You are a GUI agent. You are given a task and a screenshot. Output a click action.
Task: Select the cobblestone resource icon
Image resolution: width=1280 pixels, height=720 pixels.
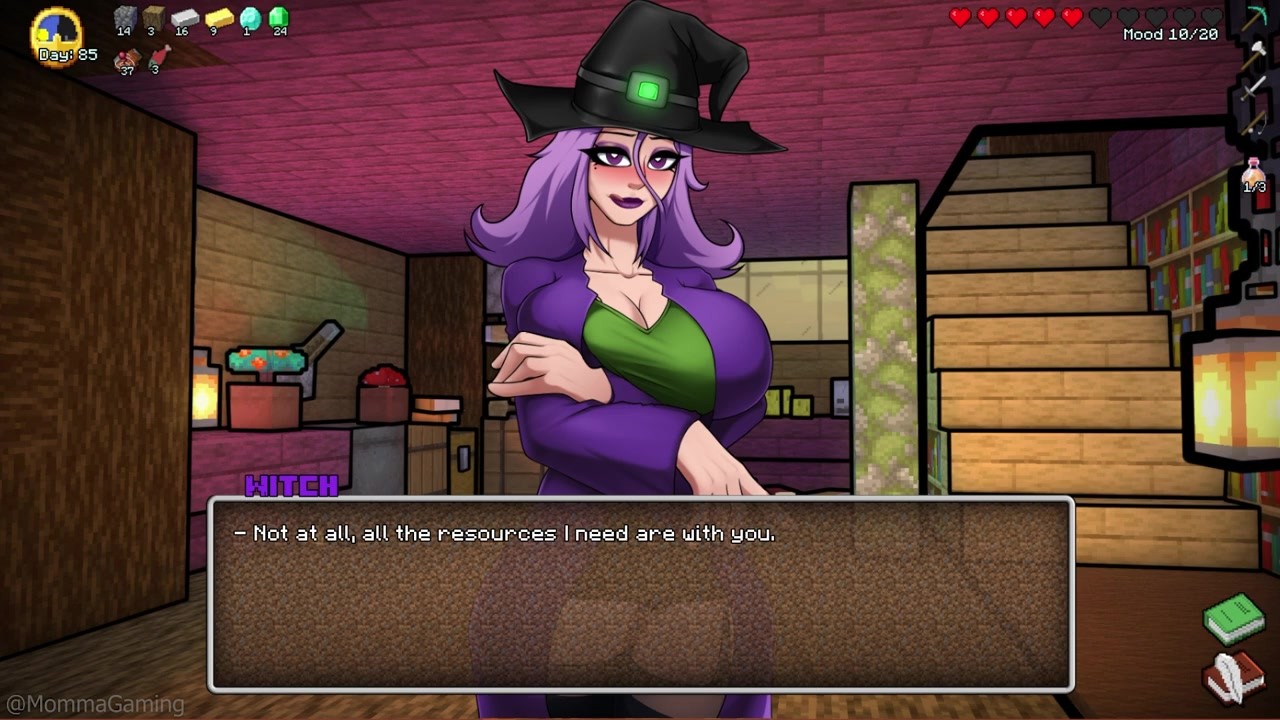point(124,18)
